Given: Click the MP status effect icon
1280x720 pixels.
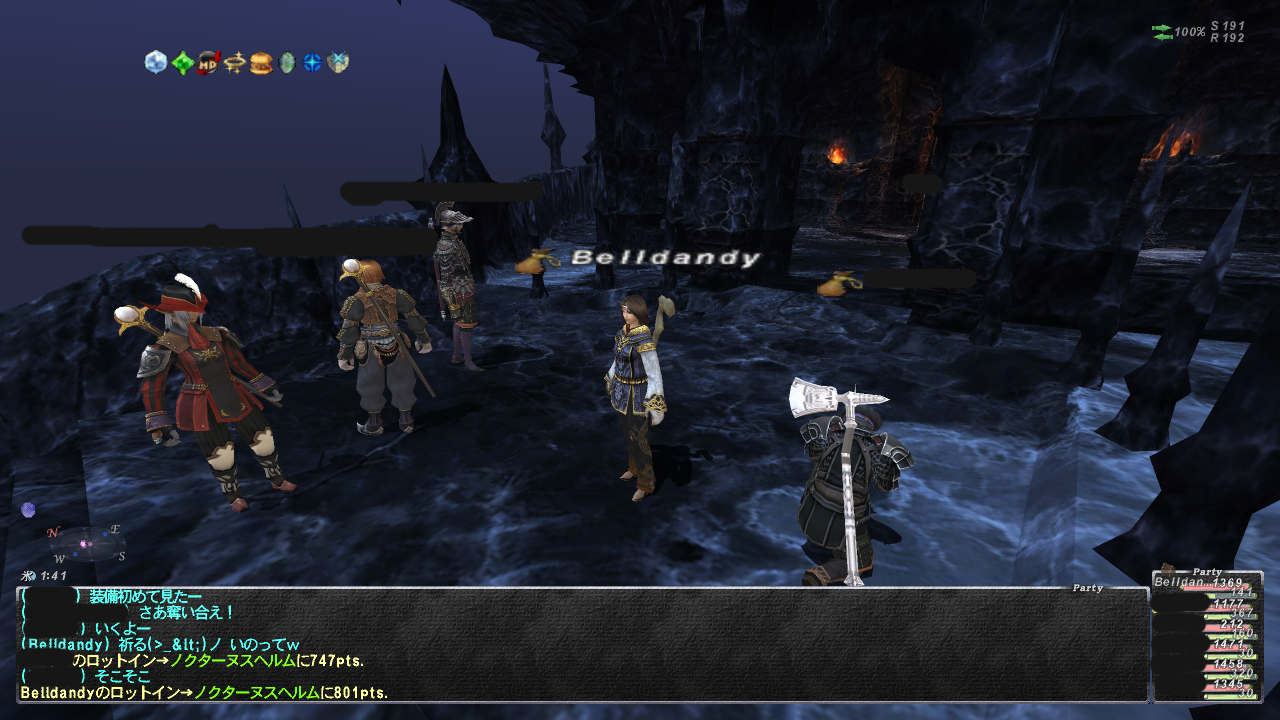Looking at the screenshot, I should [x=208, y=63].
